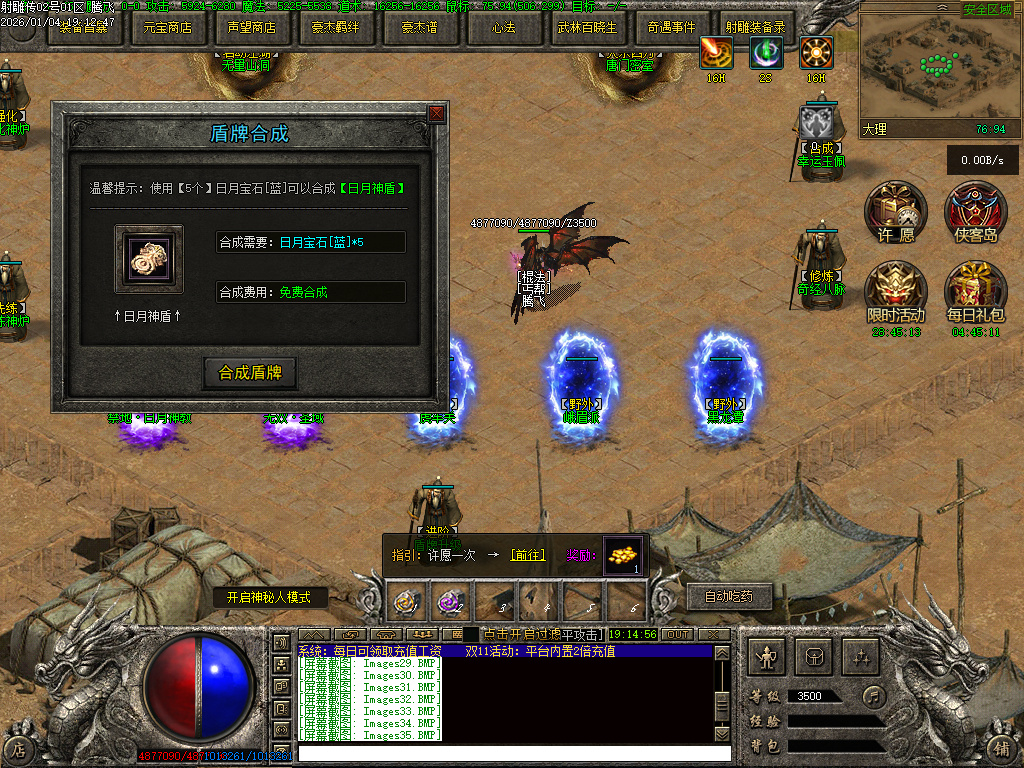Screen dimensions: 1024x768
Task: Follow the 前往 guide link
Action: click(527, 555)
